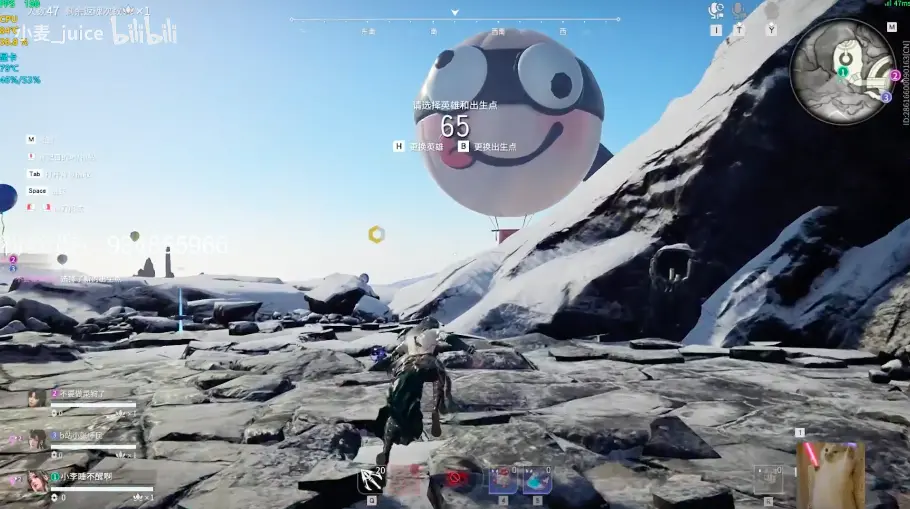Select the grappling hook item slot
910x509 pixels.
(372, 480)
